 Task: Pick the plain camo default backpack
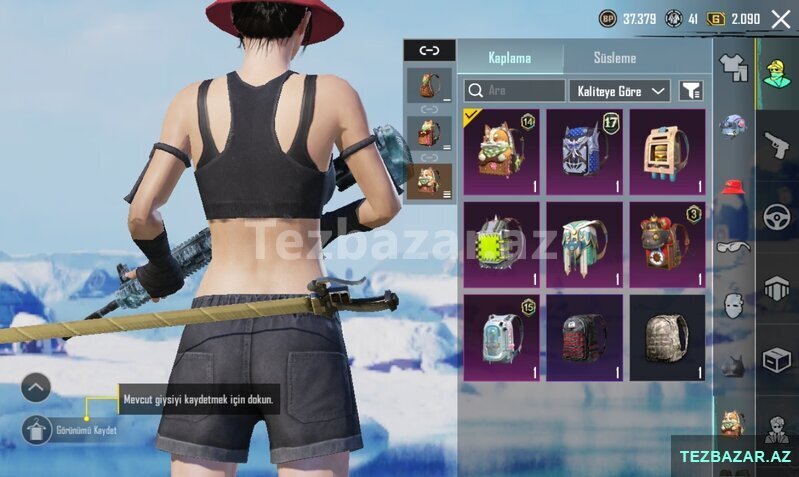pyautogui.click(x=667, y=337)
